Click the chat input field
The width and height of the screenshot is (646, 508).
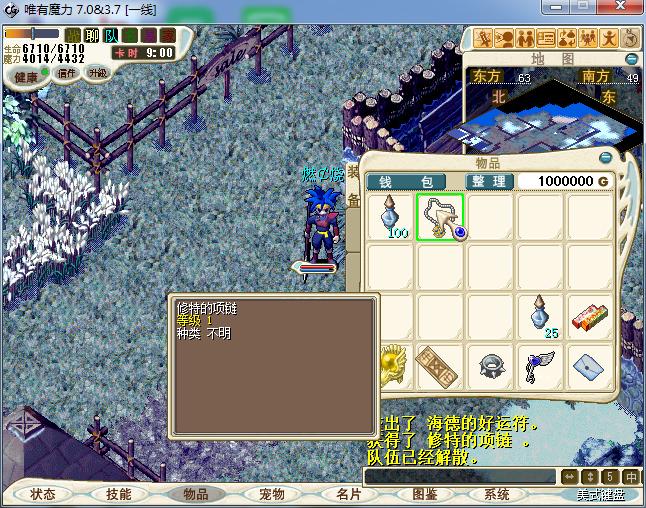460,476
